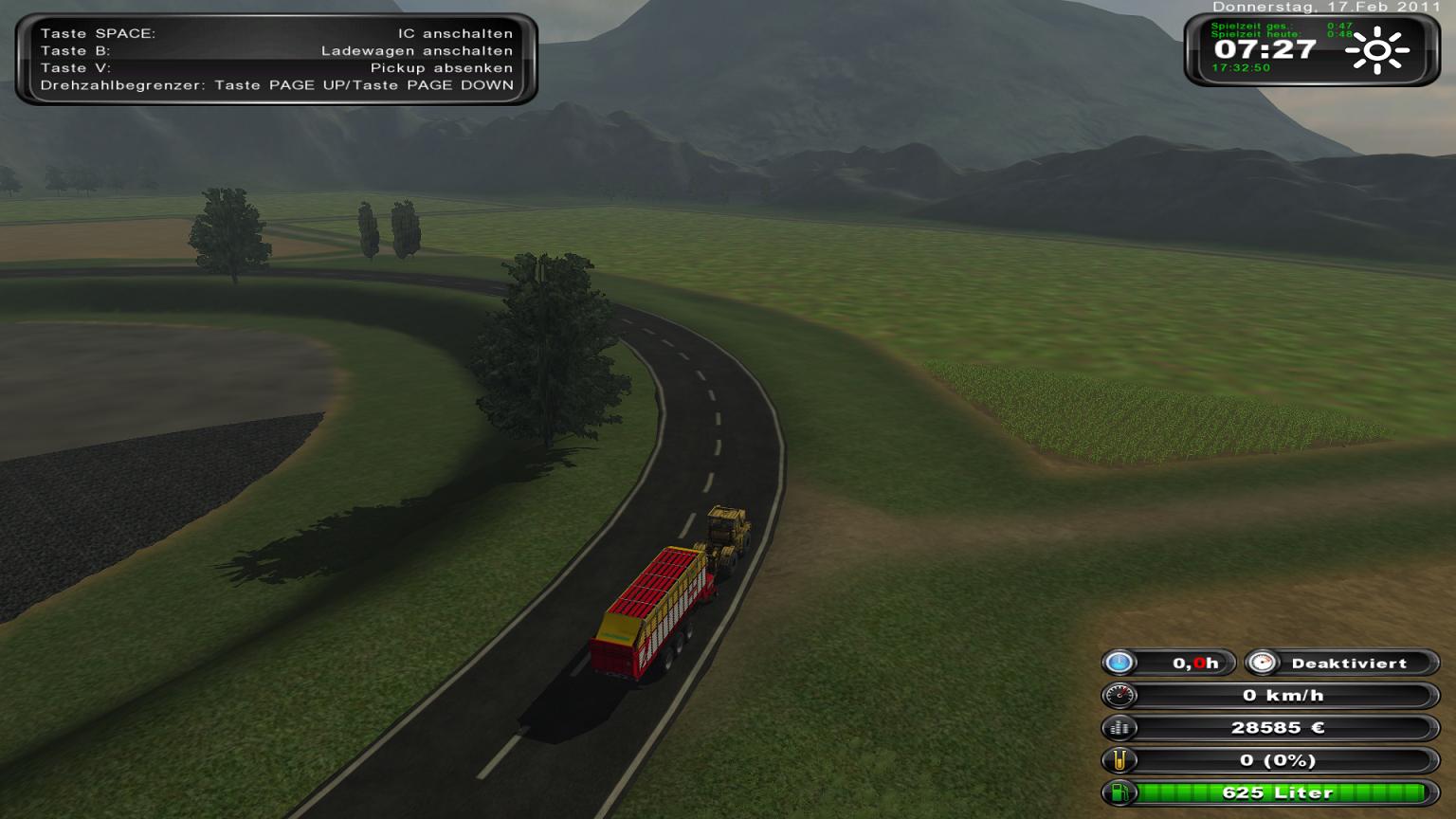This screenshot has height=819, width=1456.
Task: Select the yellow fill-level tube icon
Action: pos(1119,760)
